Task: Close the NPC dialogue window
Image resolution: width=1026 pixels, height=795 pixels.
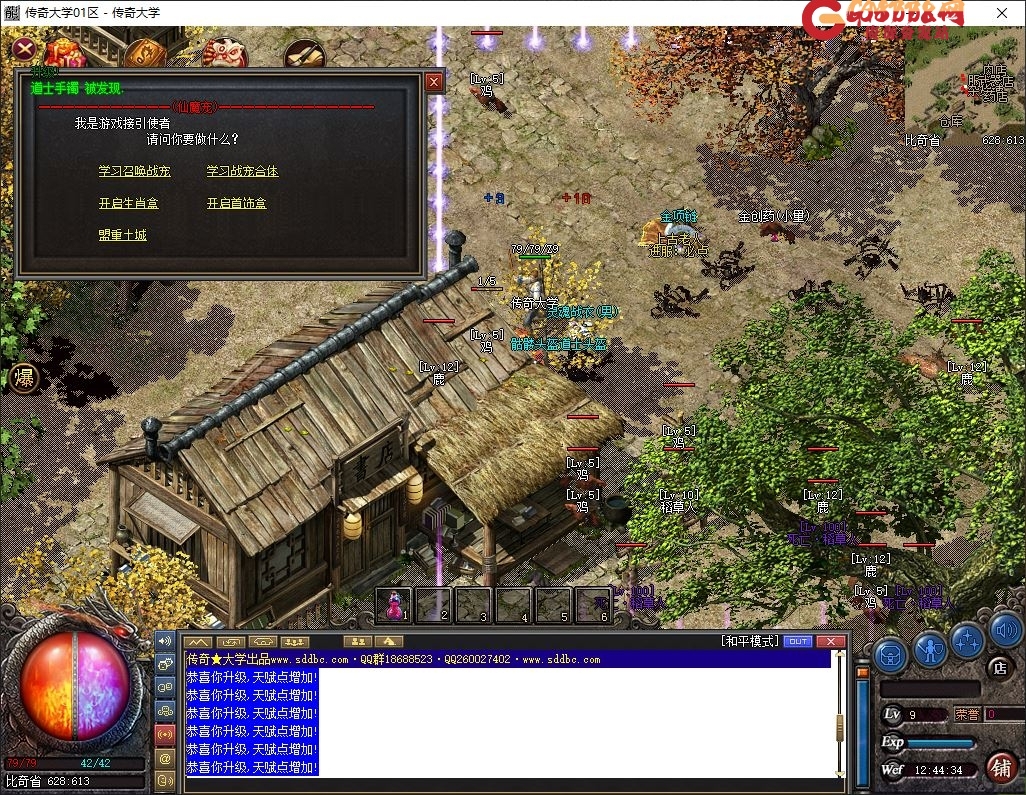Action: click(x=433, y=82)
